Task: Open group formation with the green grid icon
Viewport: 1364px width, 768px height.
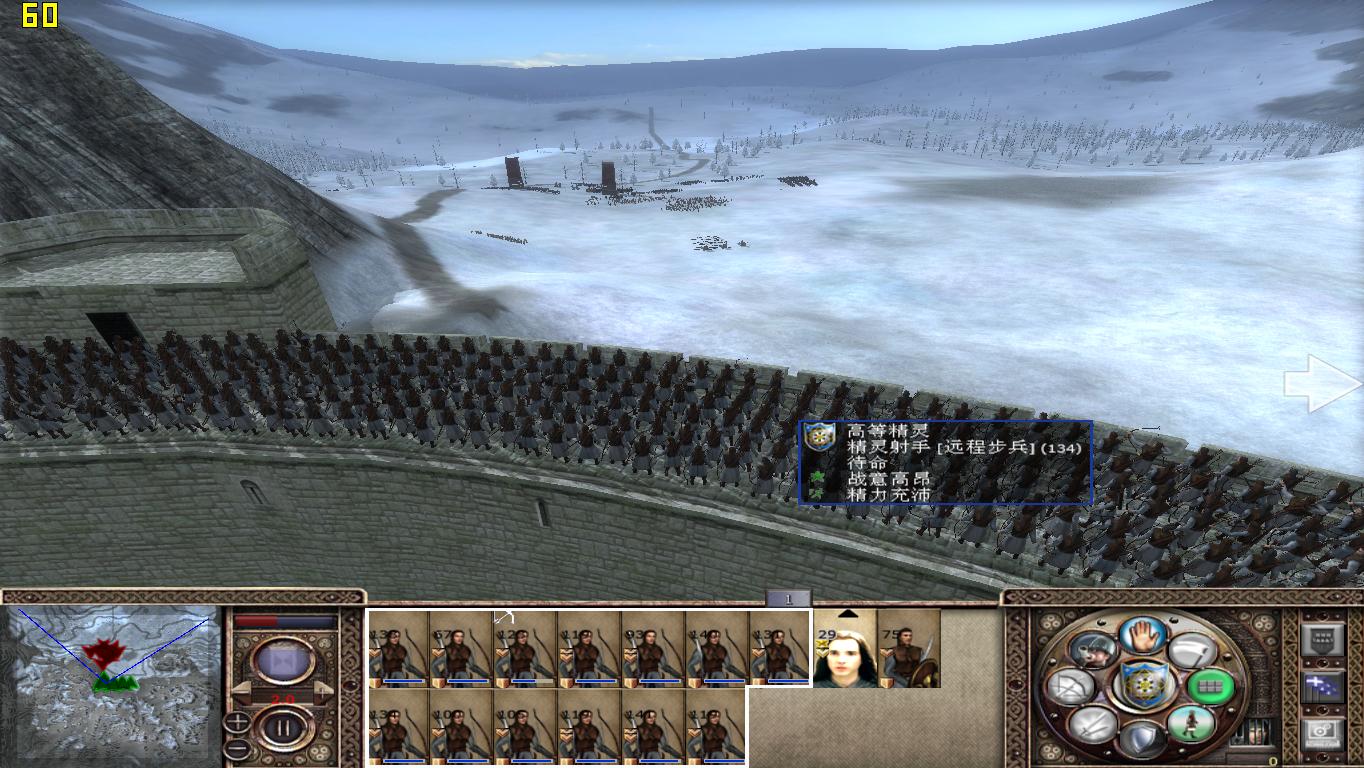Action: [x=1210, y=687]
